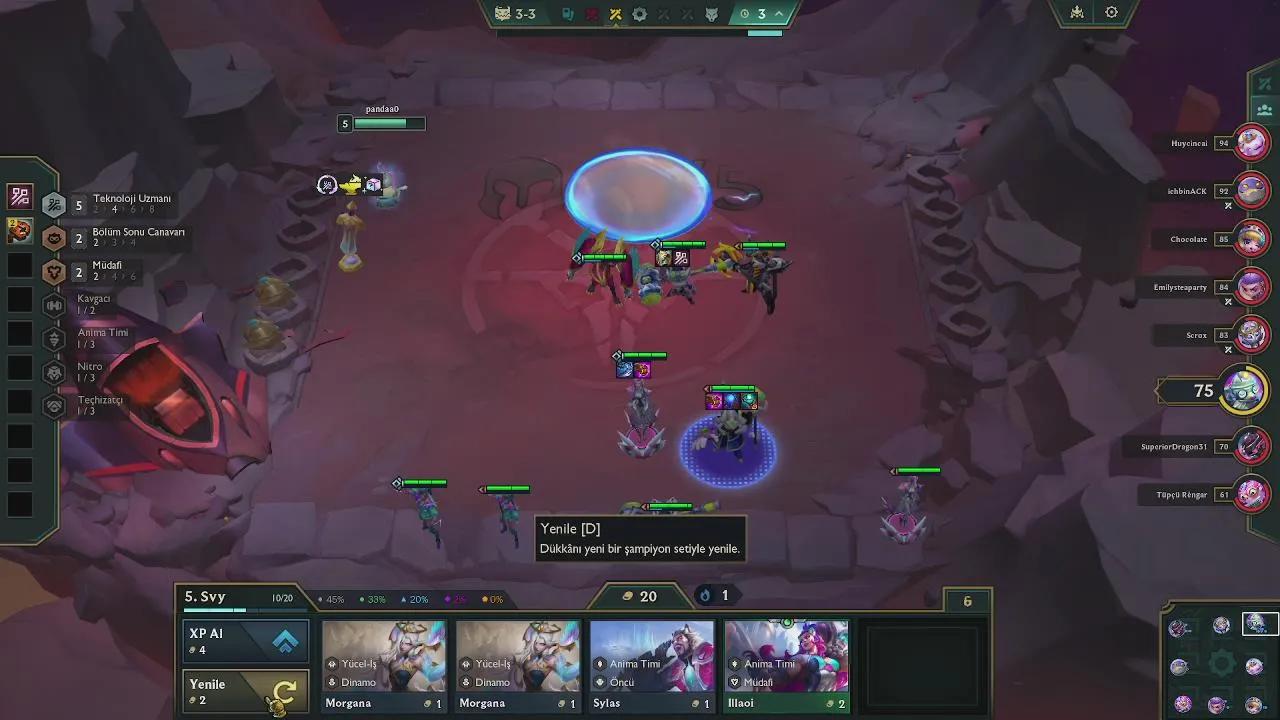Toggle the mute icon beside Scrox
This screenshot has height=720, width=1280.
(1229, 349)
